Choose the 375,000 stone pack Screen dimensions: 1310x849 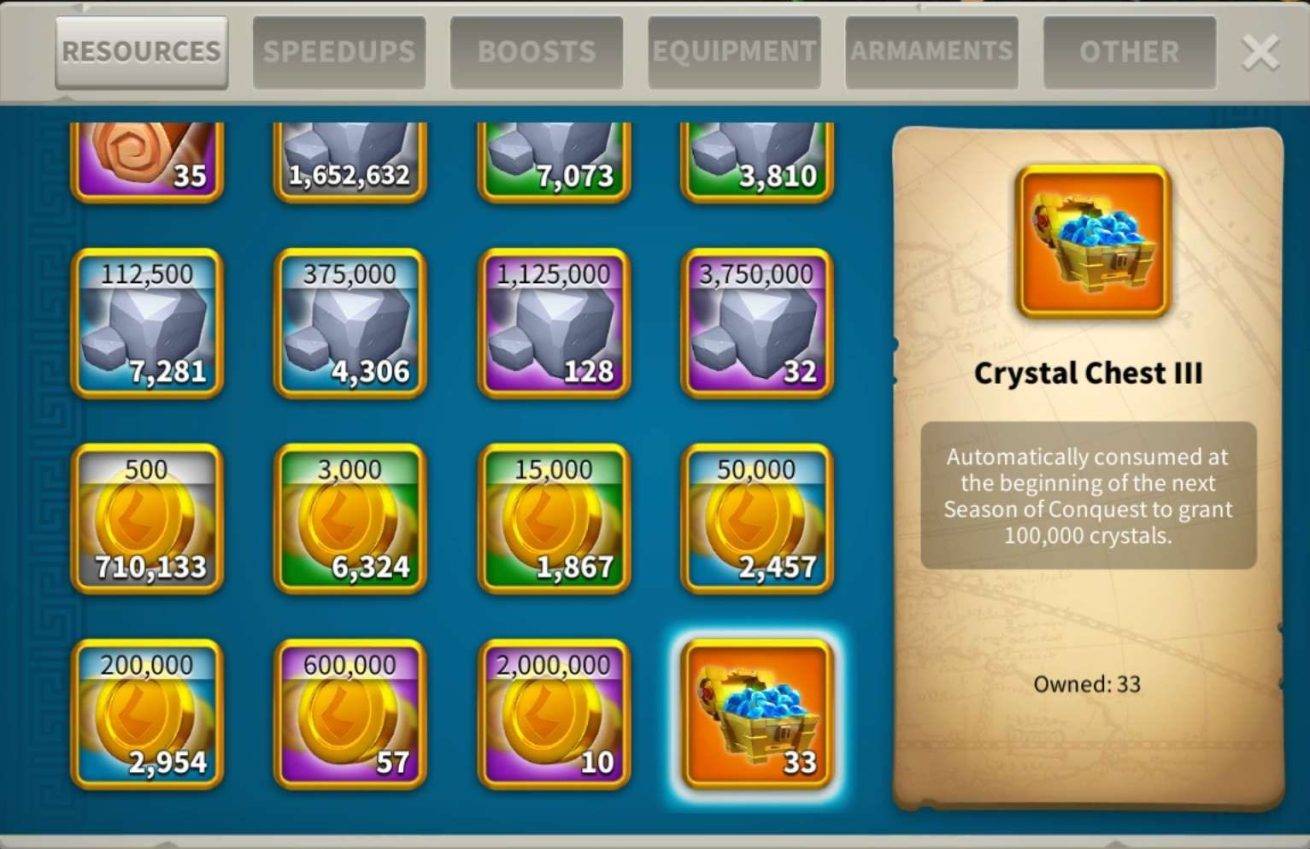[x=350, y=324]
